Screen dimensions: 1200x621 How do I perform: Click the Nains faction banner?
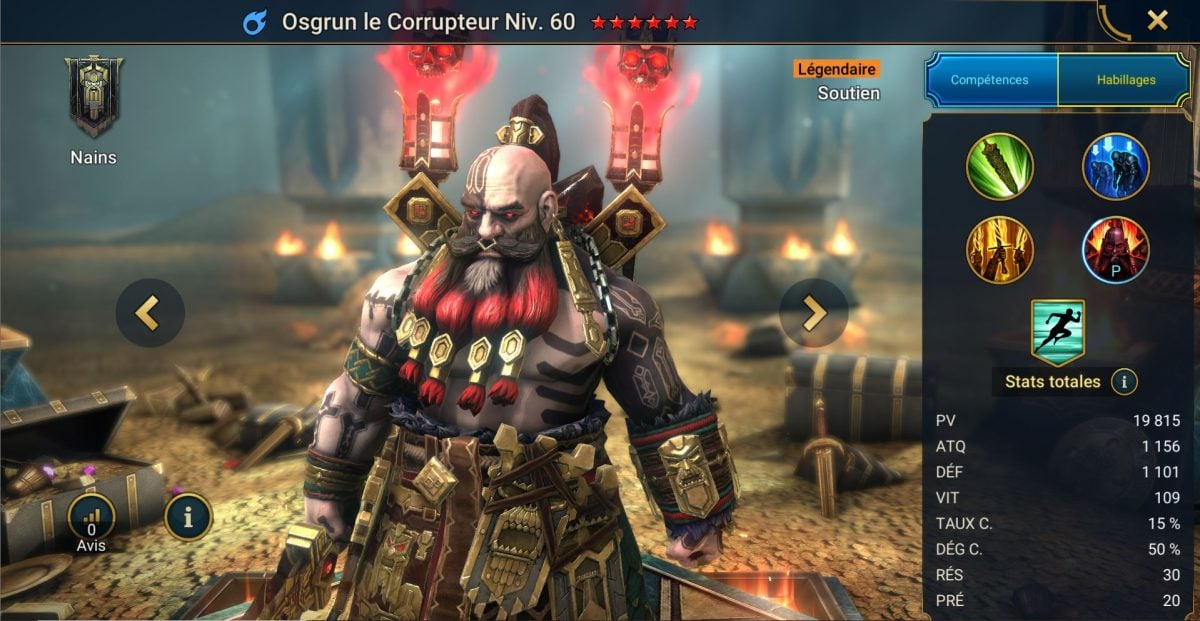click(93, 97)
